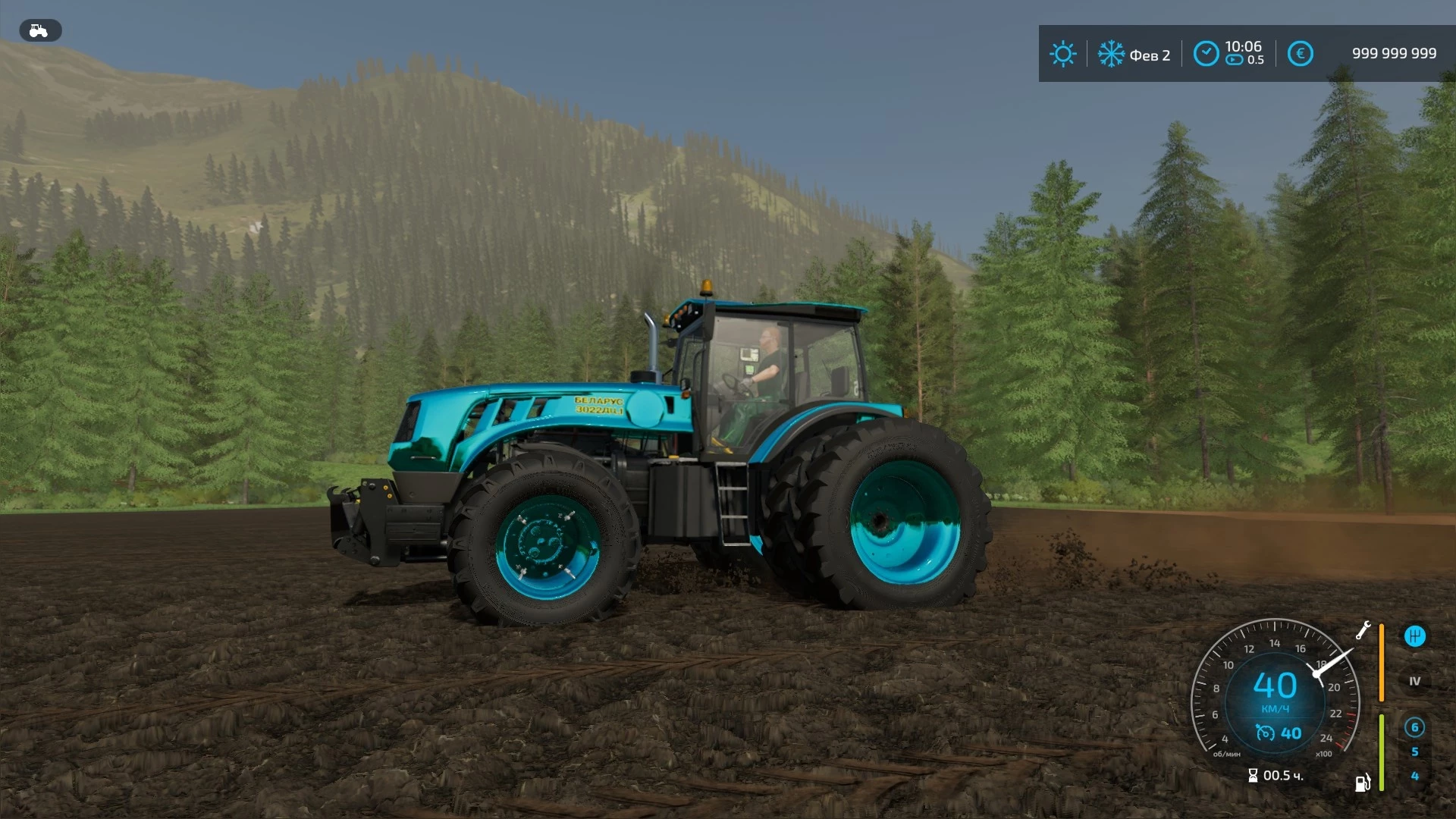1456x819 pixels.
Task: Click the 00.5 ч. operating time readout
Action: (1282, 777)
